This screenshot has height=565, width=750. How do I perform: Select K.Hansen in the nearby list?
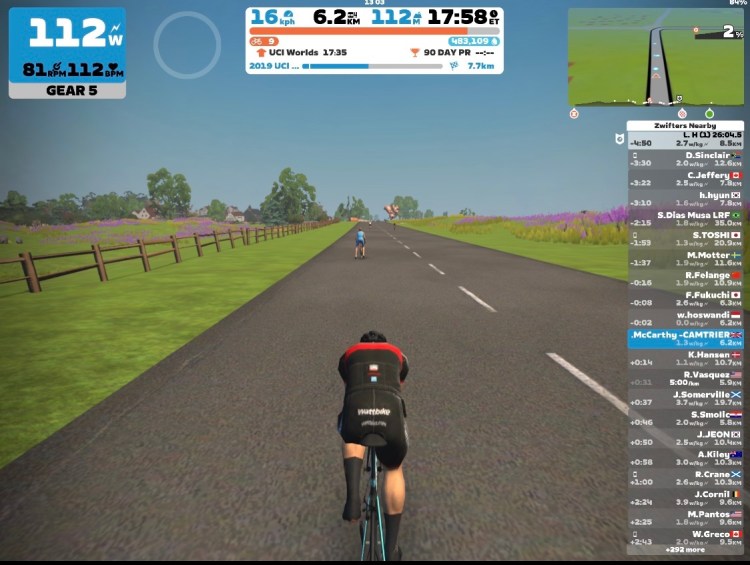tap(685, 359)
